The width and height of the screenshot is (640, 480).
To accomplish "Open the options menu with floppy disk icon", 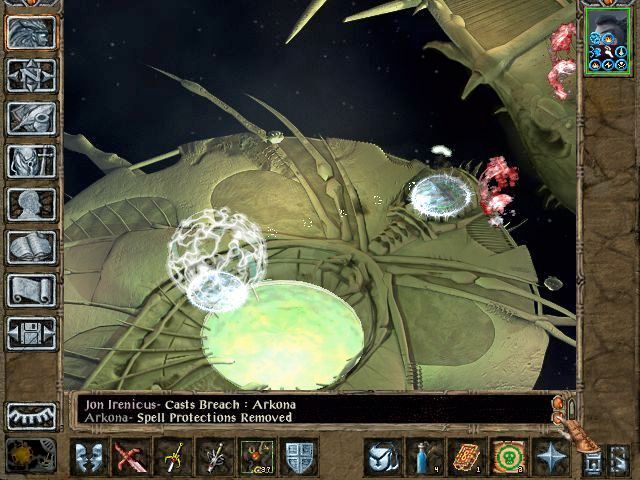I will 31,333.
